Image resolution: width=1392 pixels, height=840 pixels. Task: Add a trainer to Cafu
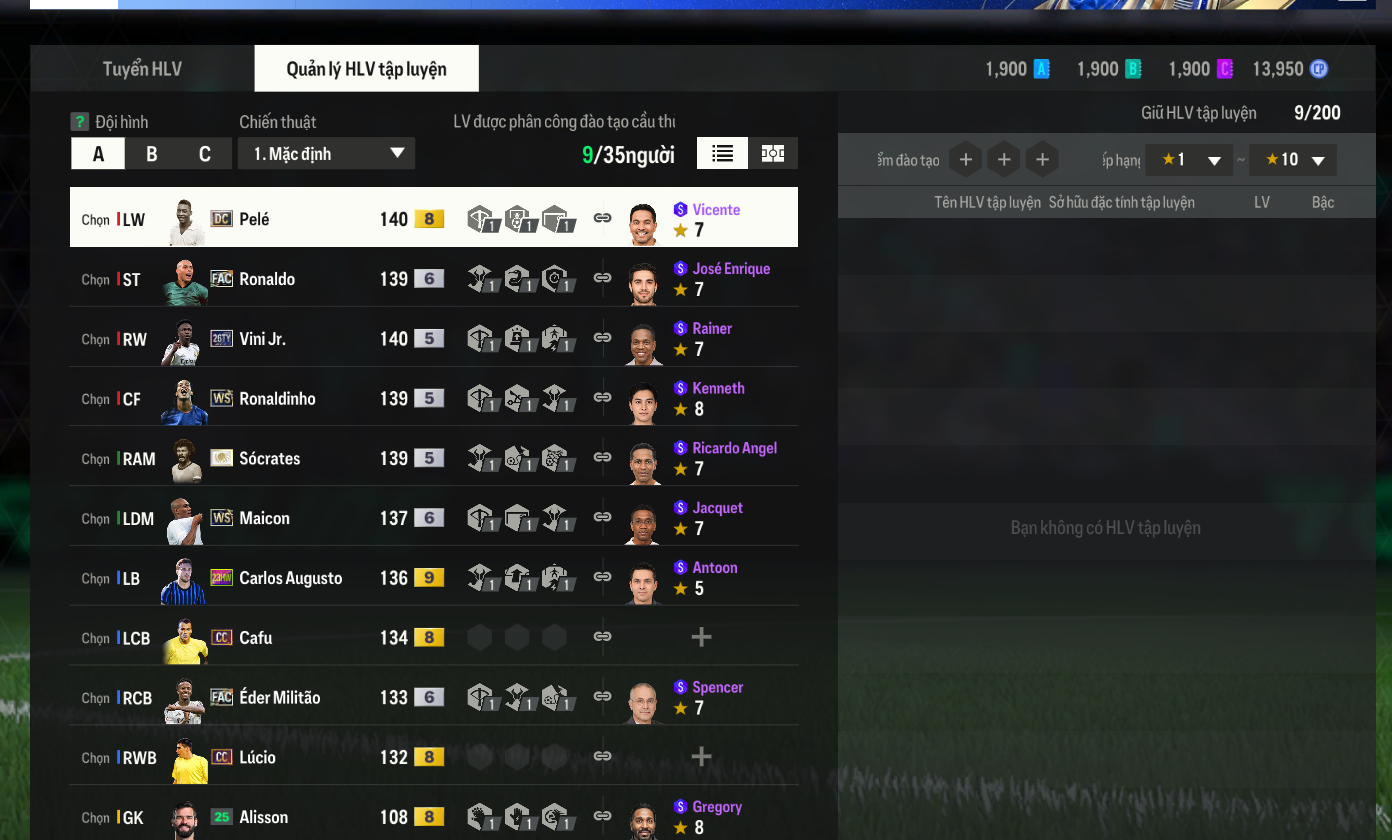701,637
